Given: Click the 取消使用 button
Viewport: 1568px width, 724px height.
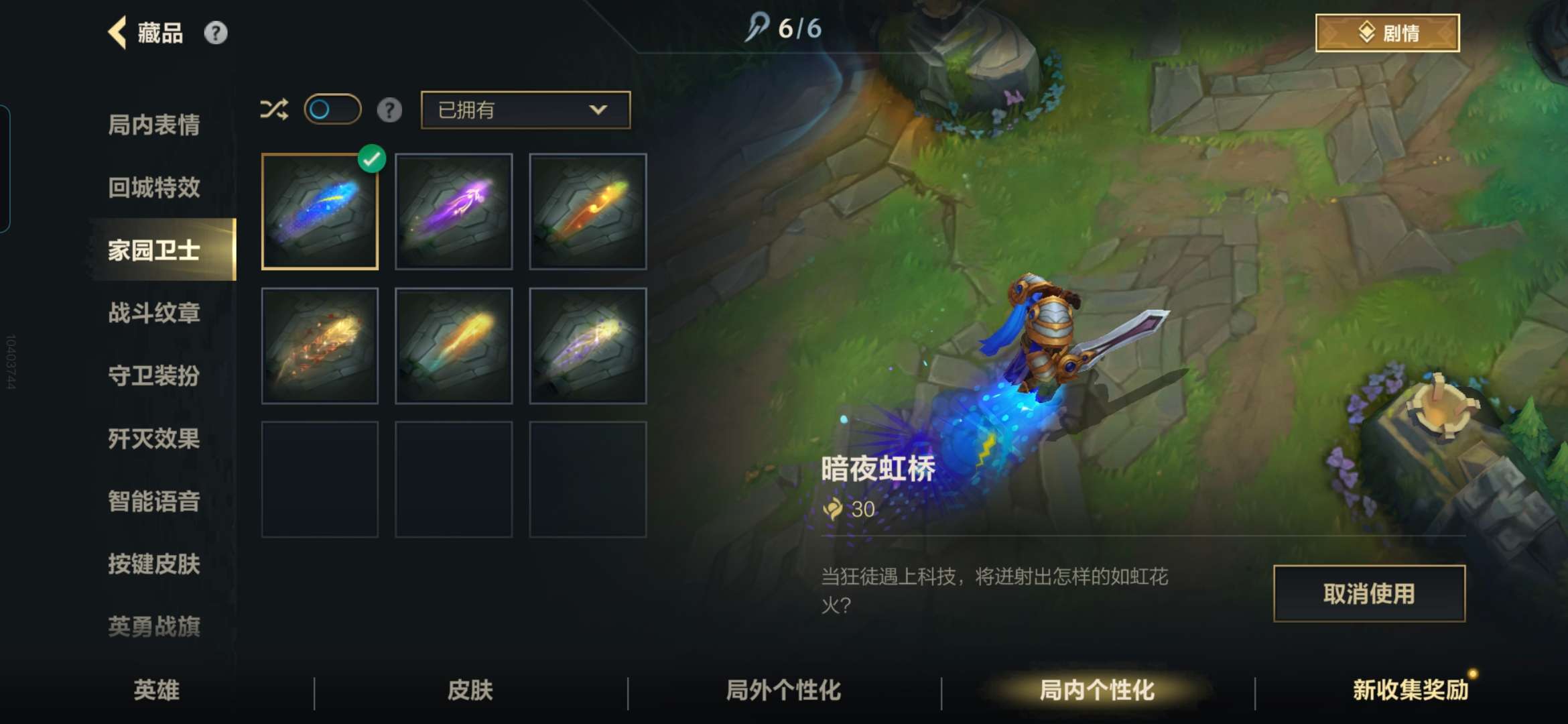Looking at the screenshot, I should pos(1369,593).
